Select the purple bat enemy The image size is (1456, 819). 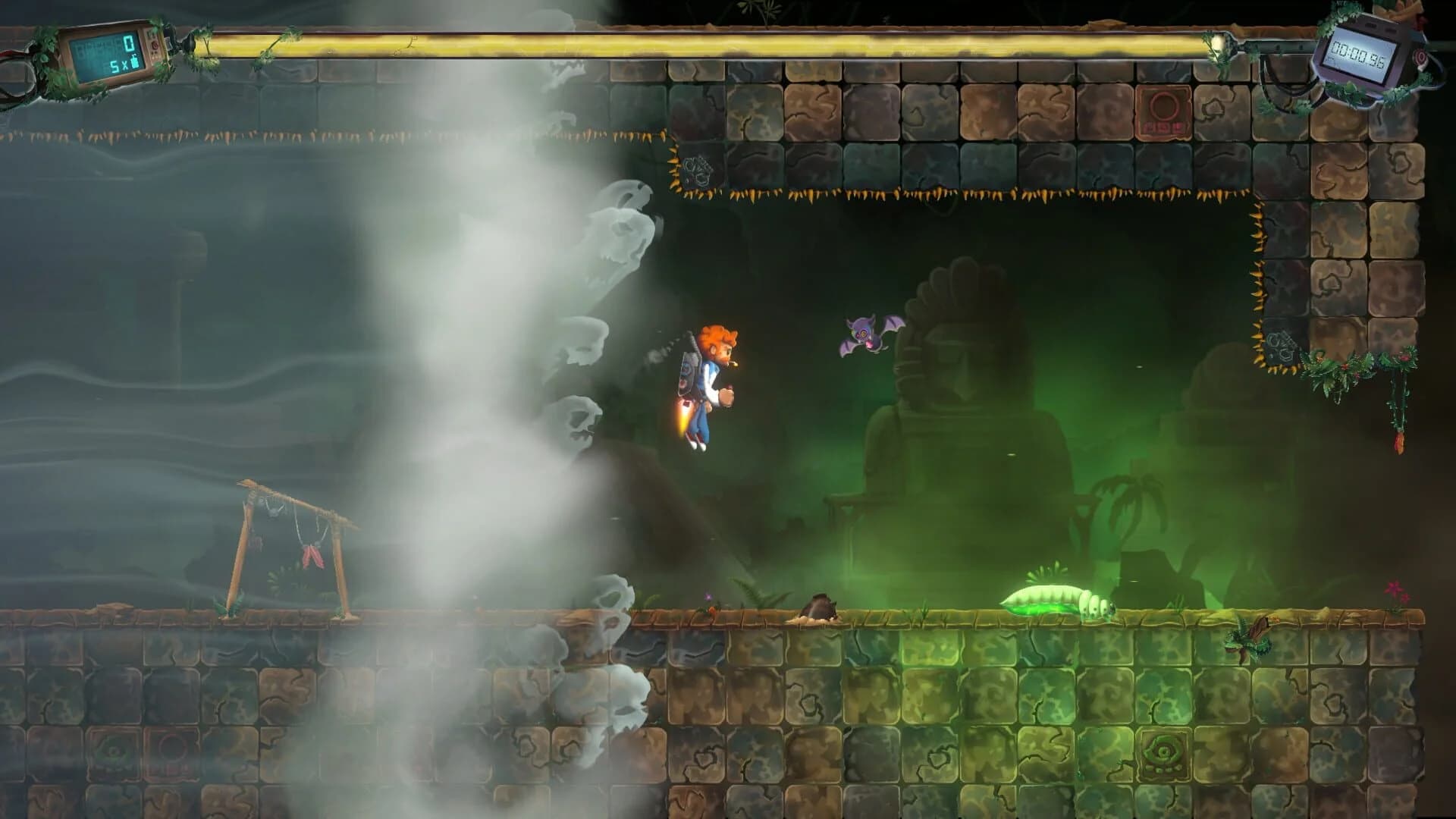(x=864, y=334)
